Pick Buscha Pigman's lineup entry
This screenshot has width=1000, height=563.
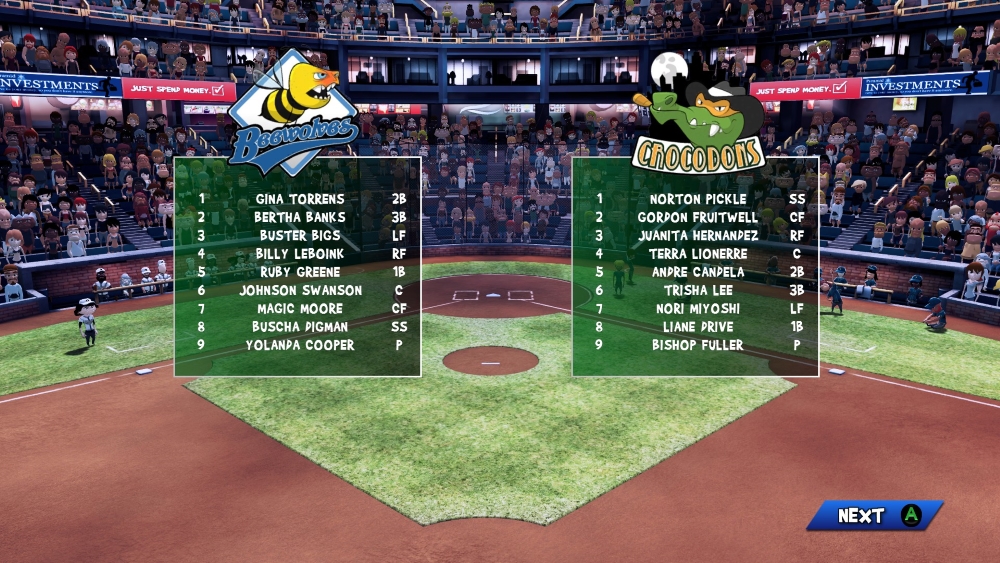[x=300, y=327]
